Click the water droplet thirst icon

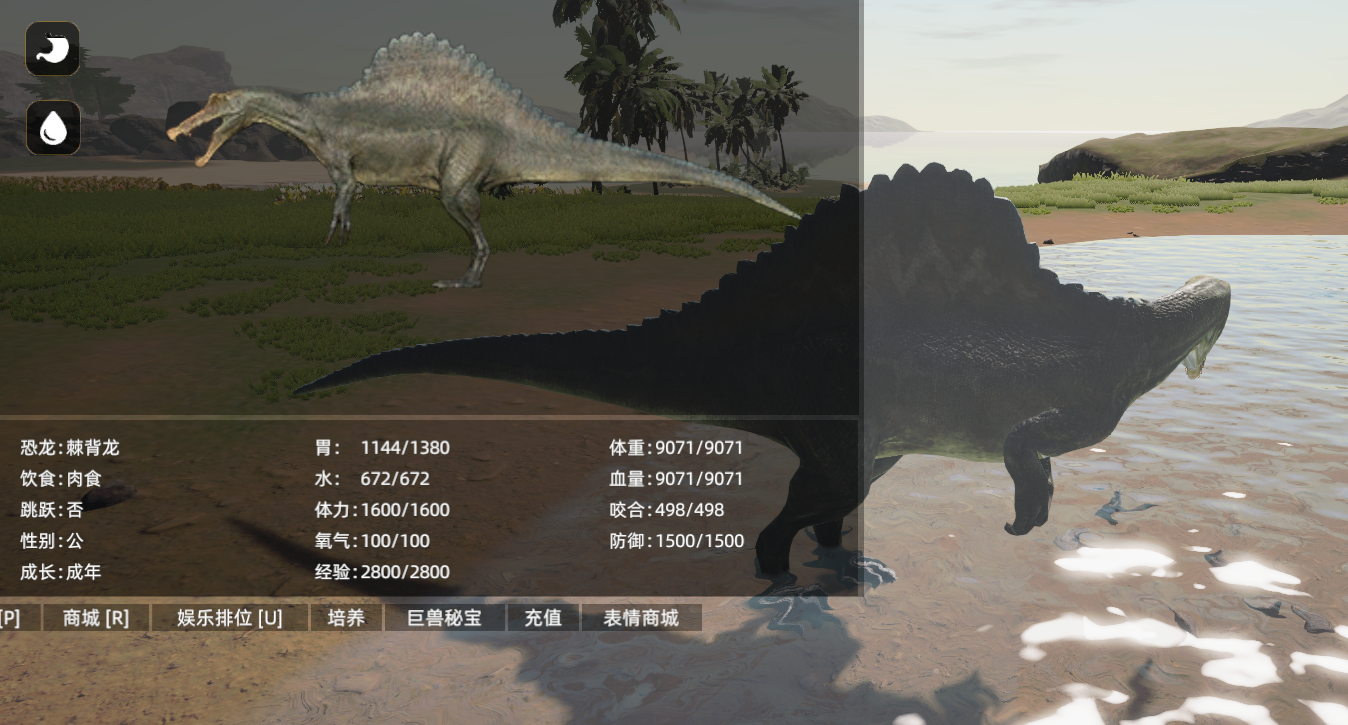tap(53, 127)
